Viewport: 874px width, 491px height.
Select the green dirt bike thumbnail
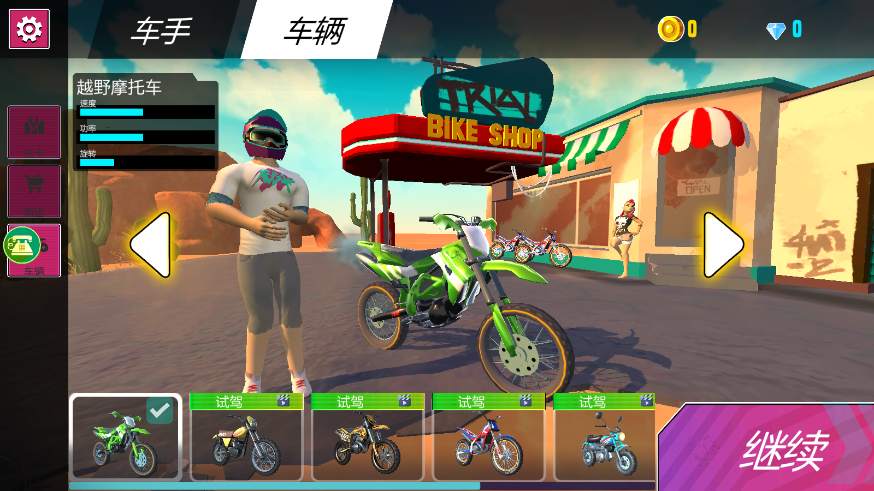click(125, 438)
